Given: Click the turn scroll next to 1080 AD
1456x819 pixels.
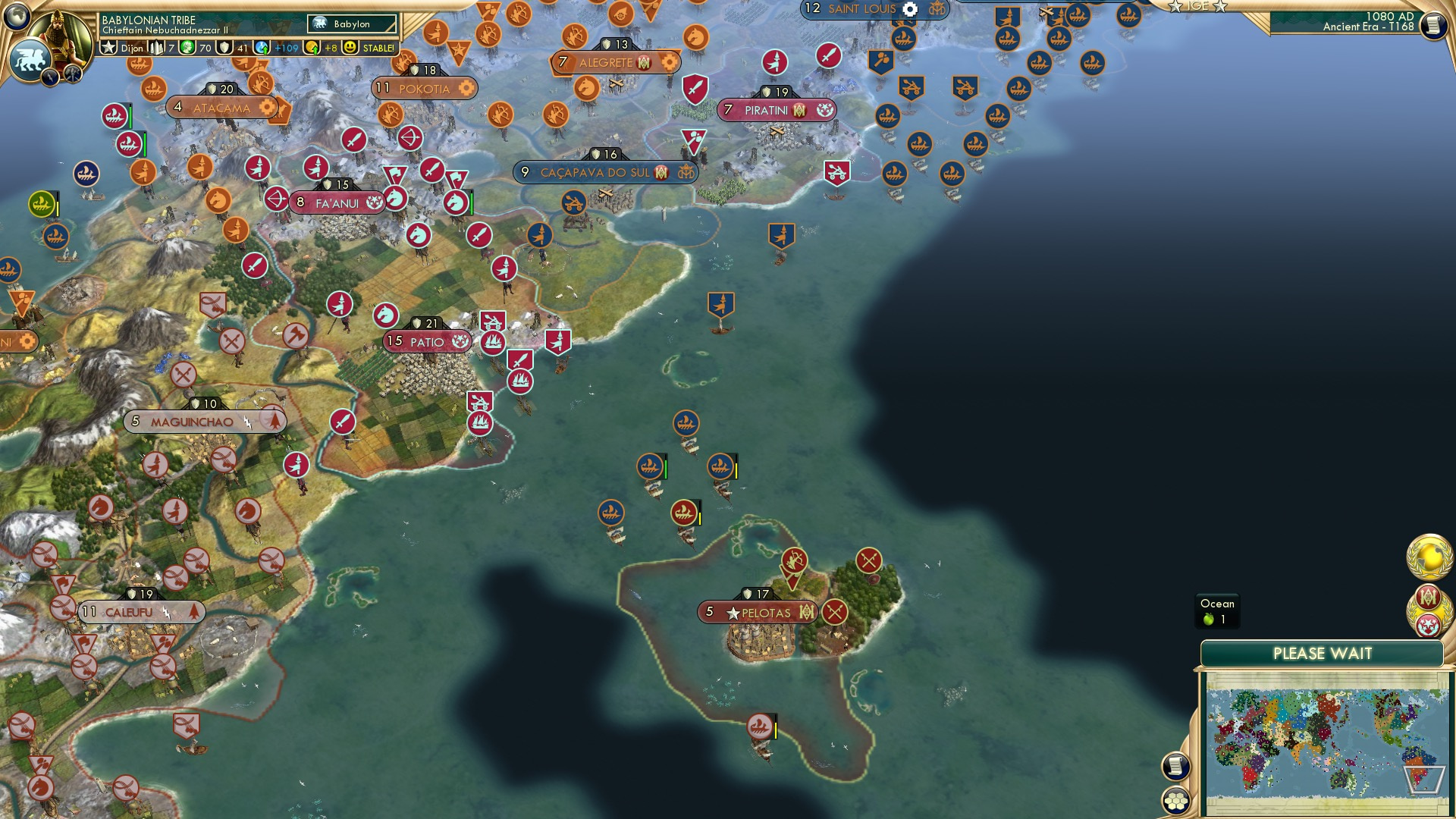Looking at the screenshot, I should 1432,24.
